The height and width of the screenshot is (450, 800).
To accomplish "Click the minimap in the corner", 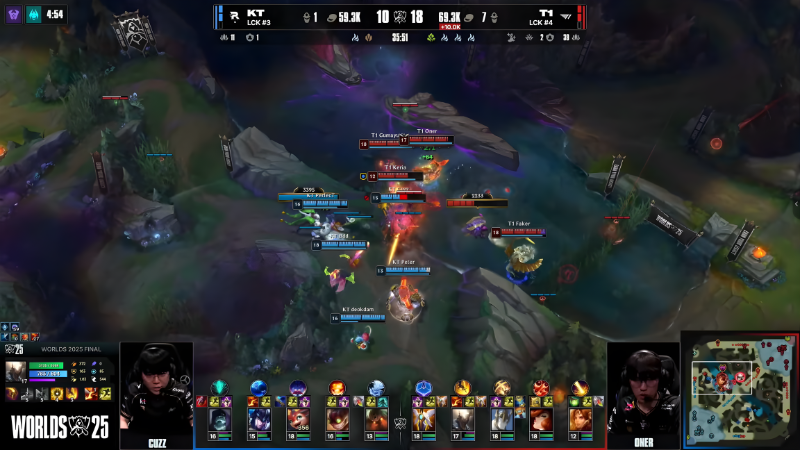I will point(740,390).
